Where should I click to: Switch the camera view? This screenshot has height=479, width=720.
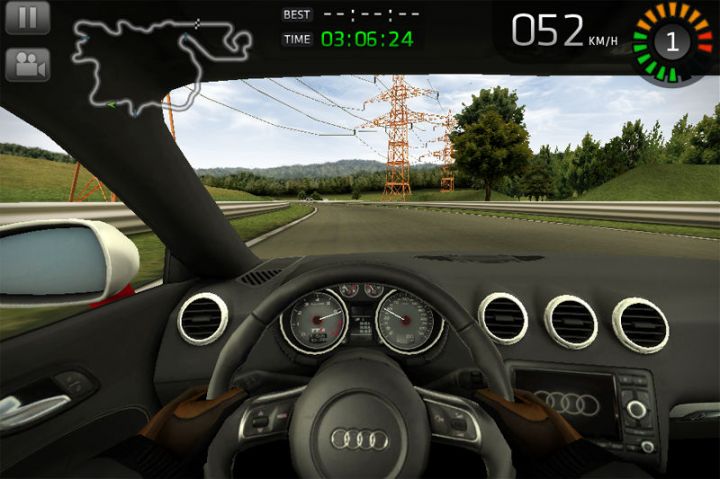pyautogui.click(x=27, y=65)
